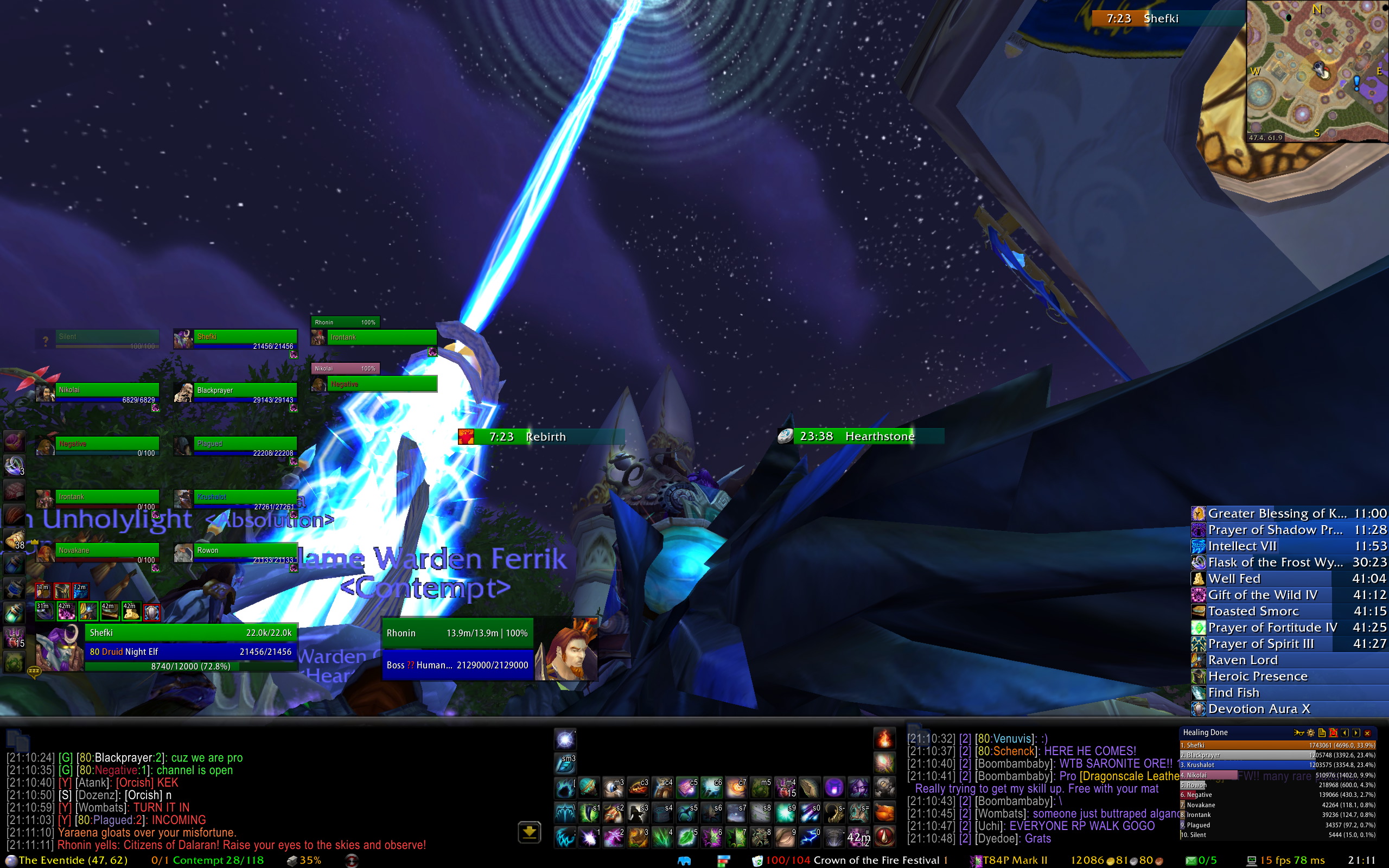Use the golden bread stack of 38
The width and height of the screenshot is (1389, 868).
tap(14, 539)
